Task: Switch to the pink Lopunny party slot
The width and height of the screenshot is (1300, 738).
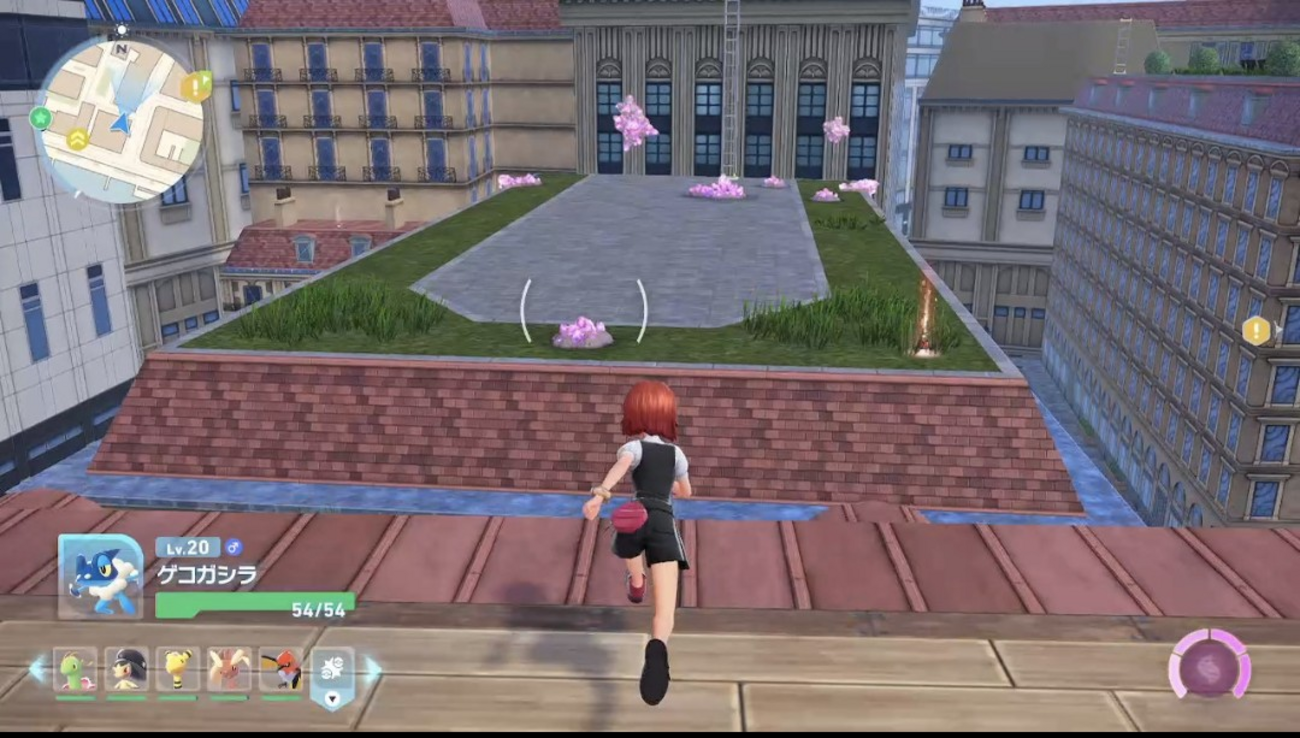Action: [x=229, y=669]
